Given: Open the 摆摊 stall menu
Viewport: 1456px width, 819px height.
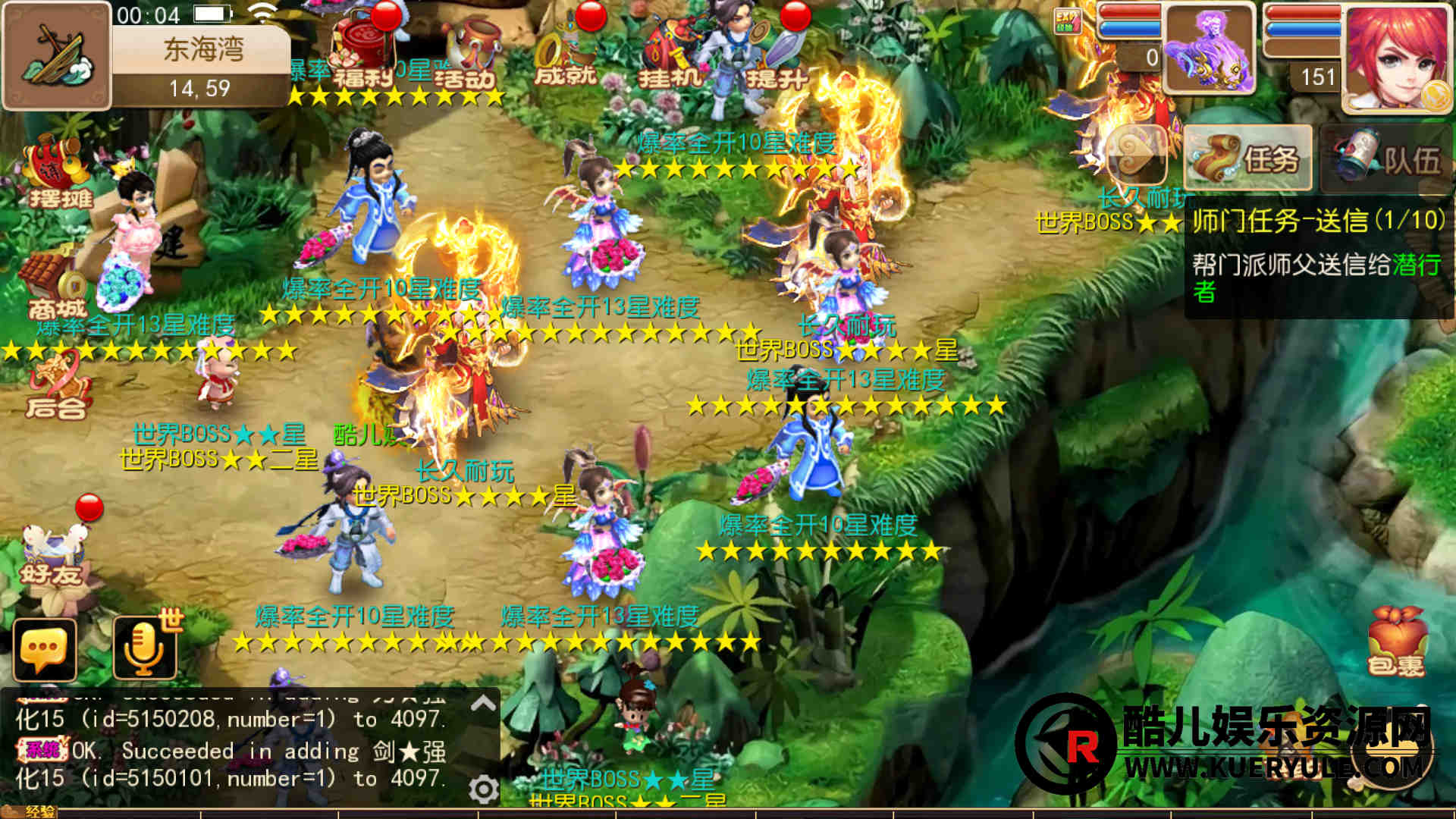Looking at the screenshot, I should 59,174.
